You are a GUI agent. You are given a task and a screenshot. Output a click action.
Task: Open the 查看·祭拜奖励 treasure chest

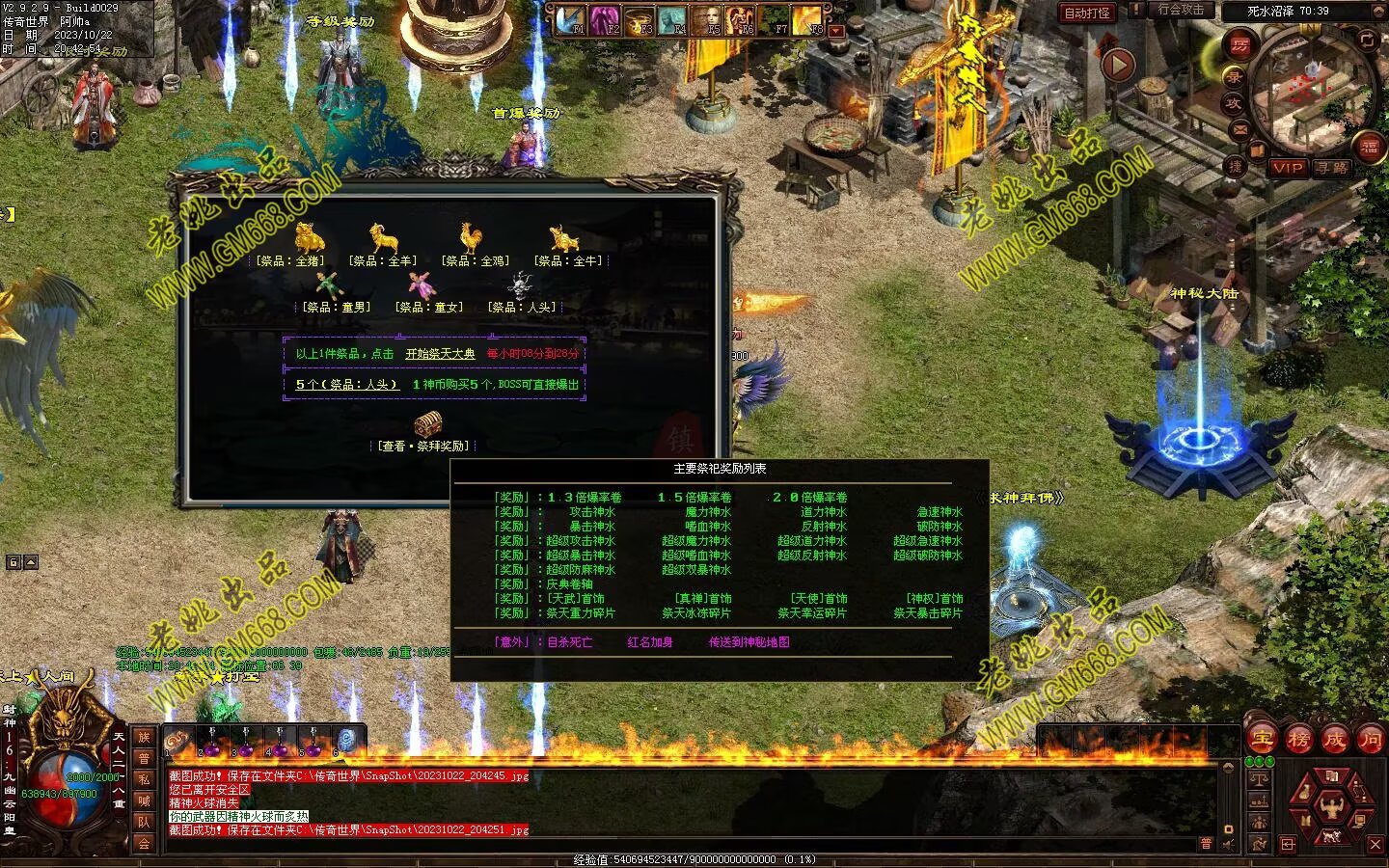point(427,424)
